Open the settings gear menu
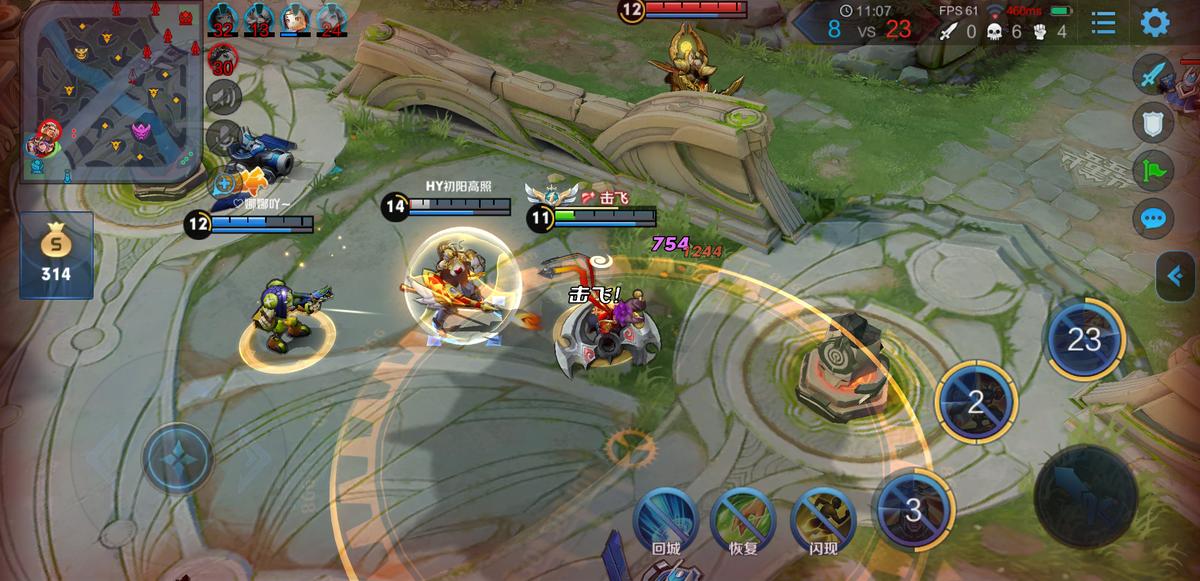The image size is (1200, 581). (x=1155, y=22)
